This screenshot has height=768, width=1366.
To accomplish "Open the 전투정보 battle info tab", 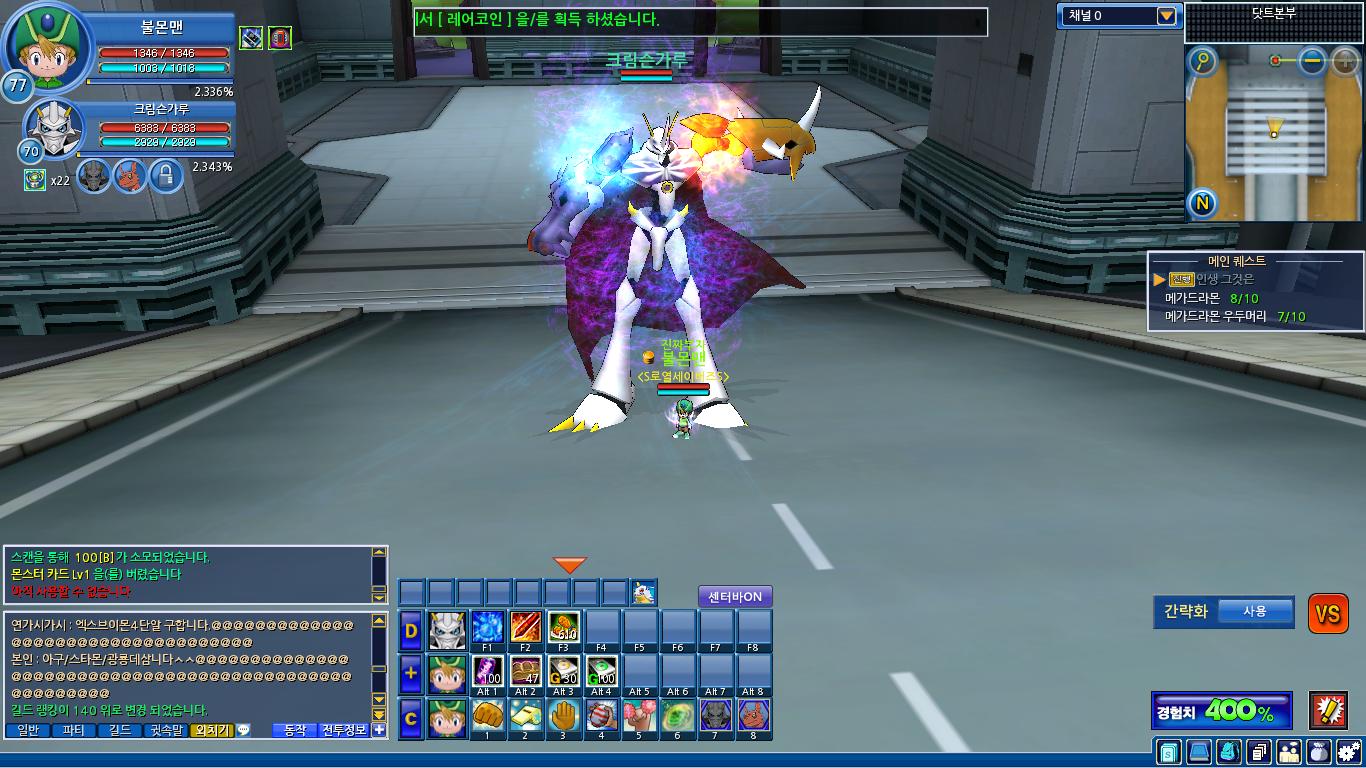I will [x=344, y=730].
